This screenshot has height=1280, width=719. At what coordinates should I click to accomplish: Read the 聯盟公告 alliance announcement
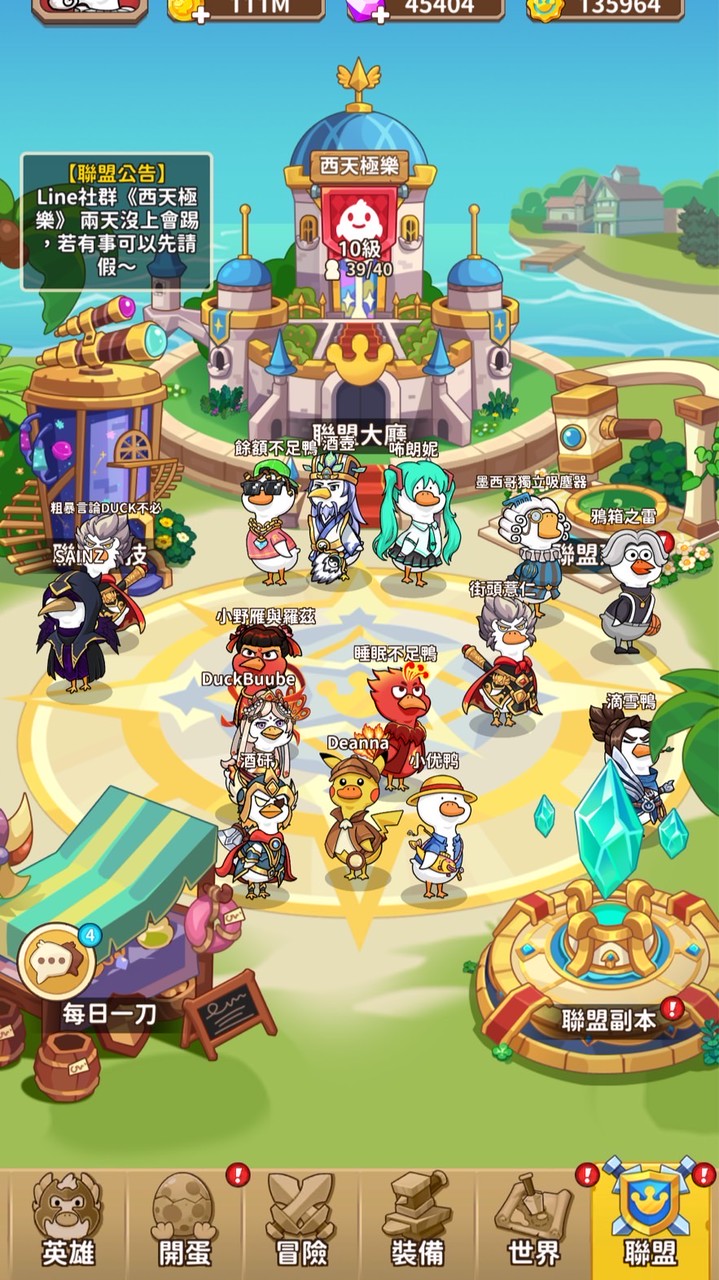116,220
